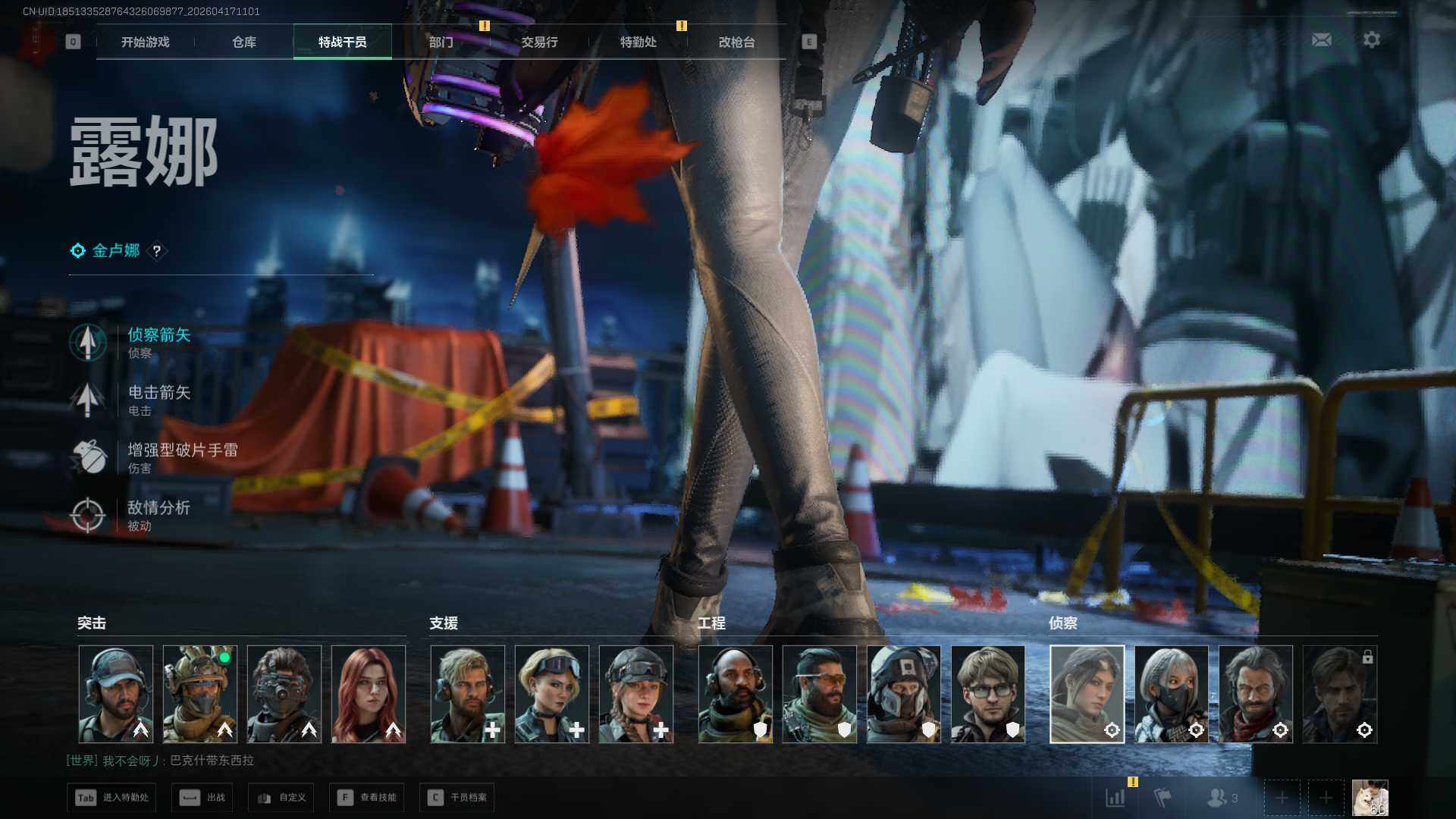1456x819 pixels.
Task: Pick the engineer operator wearing glasses
Action: [987, 694]
